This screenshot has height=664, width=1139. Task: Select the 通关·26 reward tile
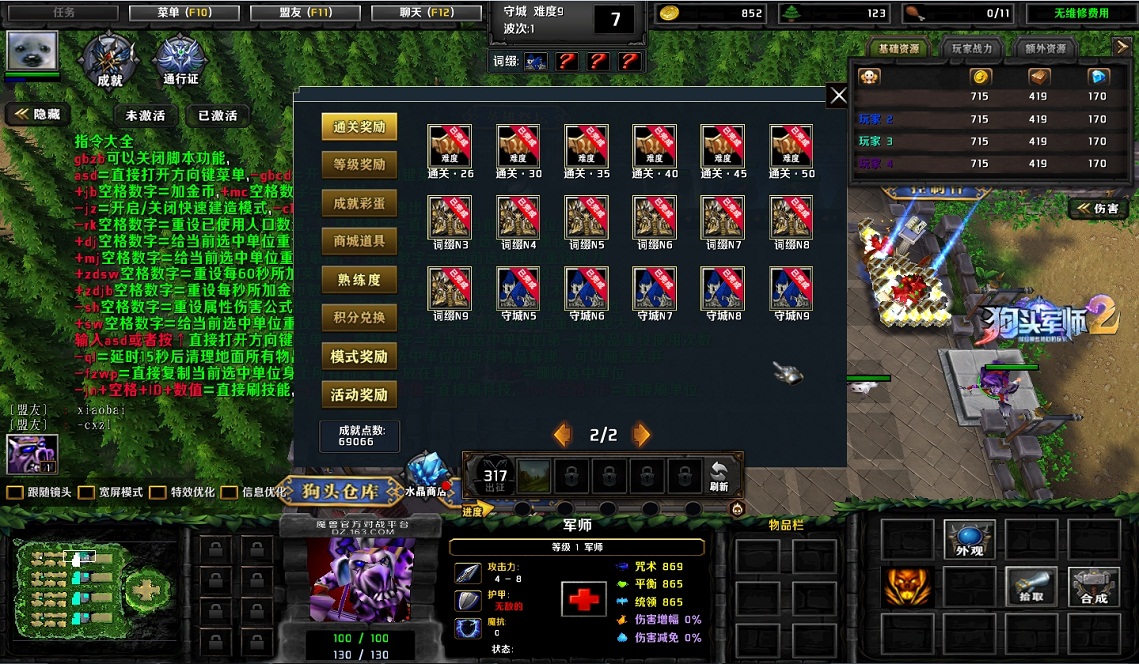coord(451,145)
